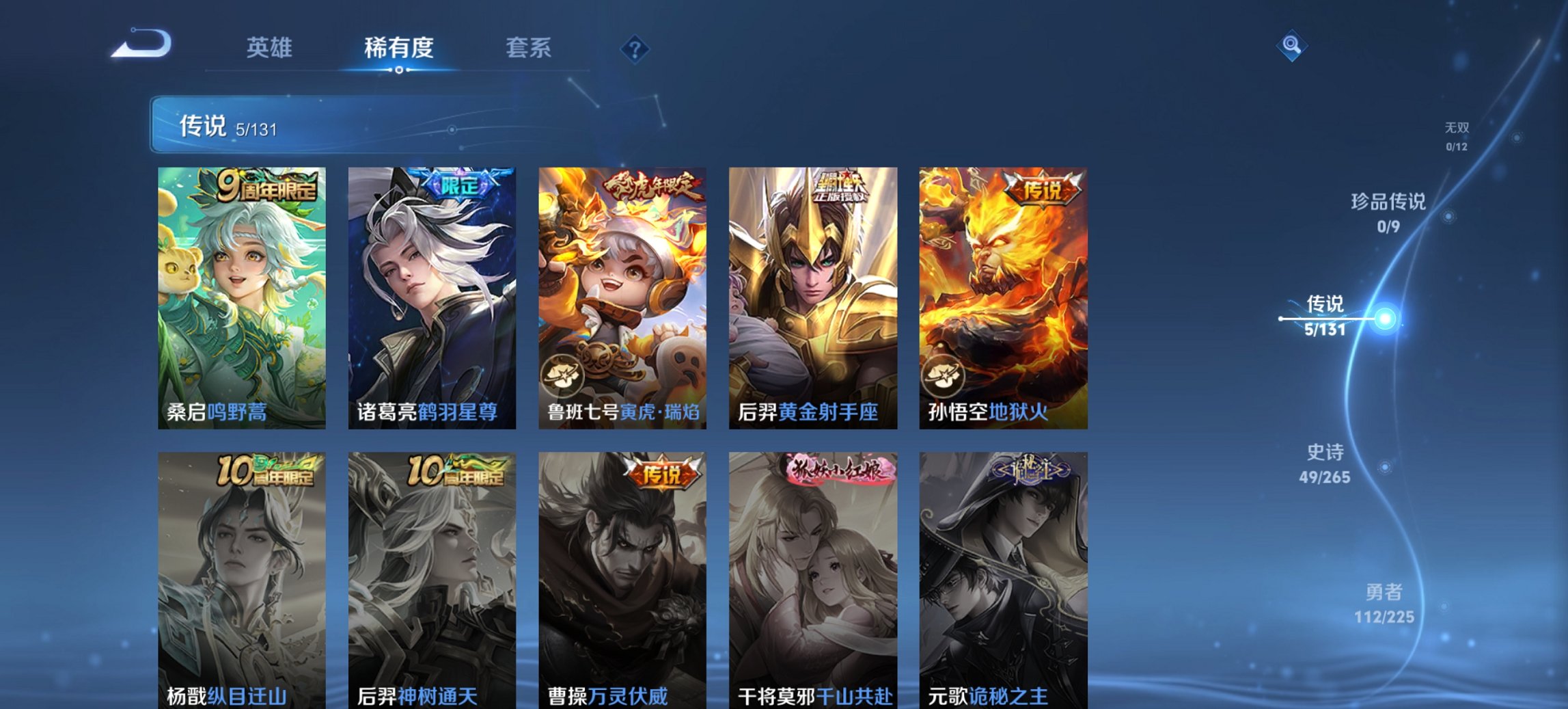Click the circular badge on 鲁班七号 skin card
The height and width of the screenshot is (709, 1568).
[x=562, y=374]
